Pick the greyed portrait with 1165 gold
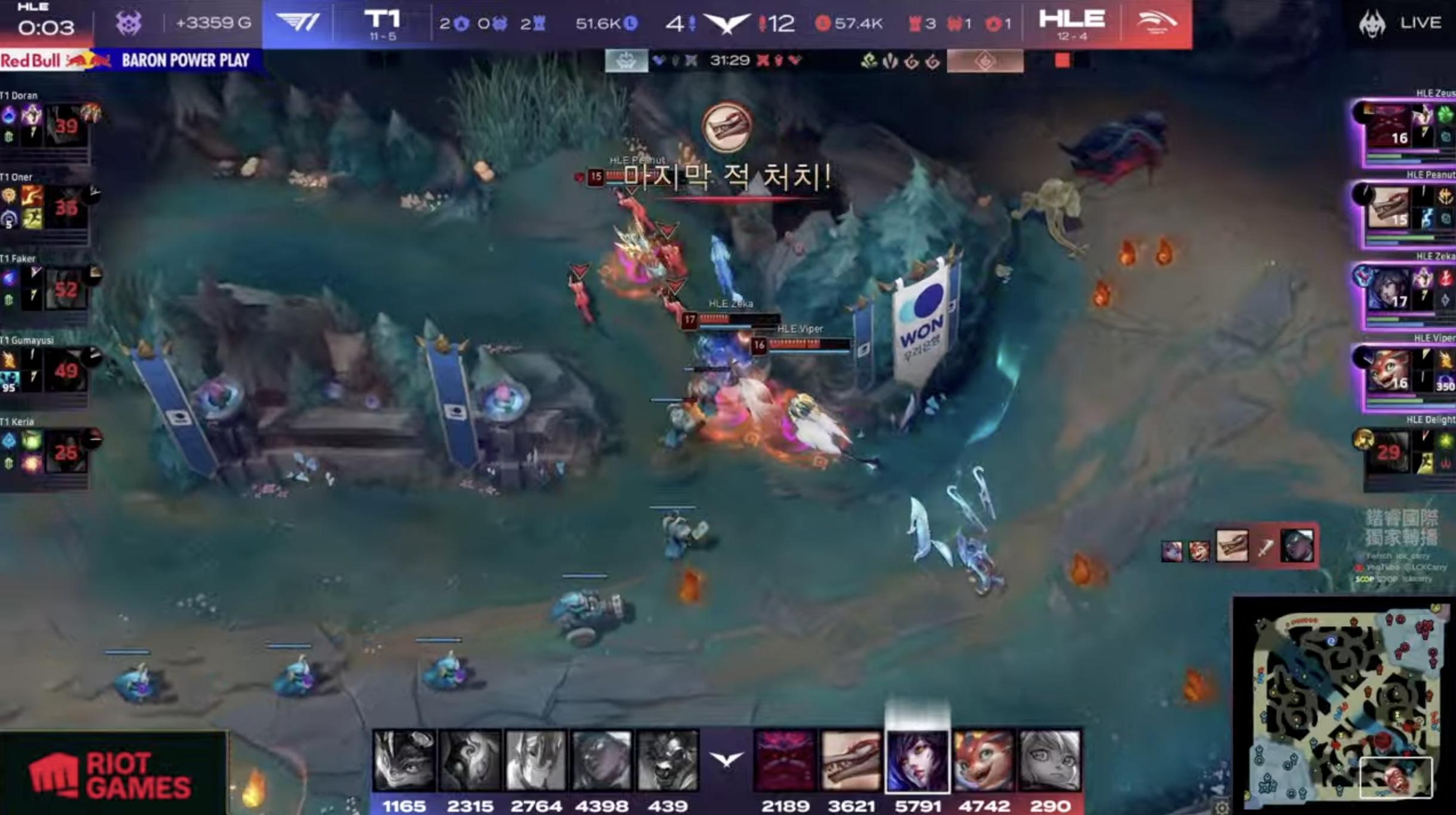 point(404,761)
